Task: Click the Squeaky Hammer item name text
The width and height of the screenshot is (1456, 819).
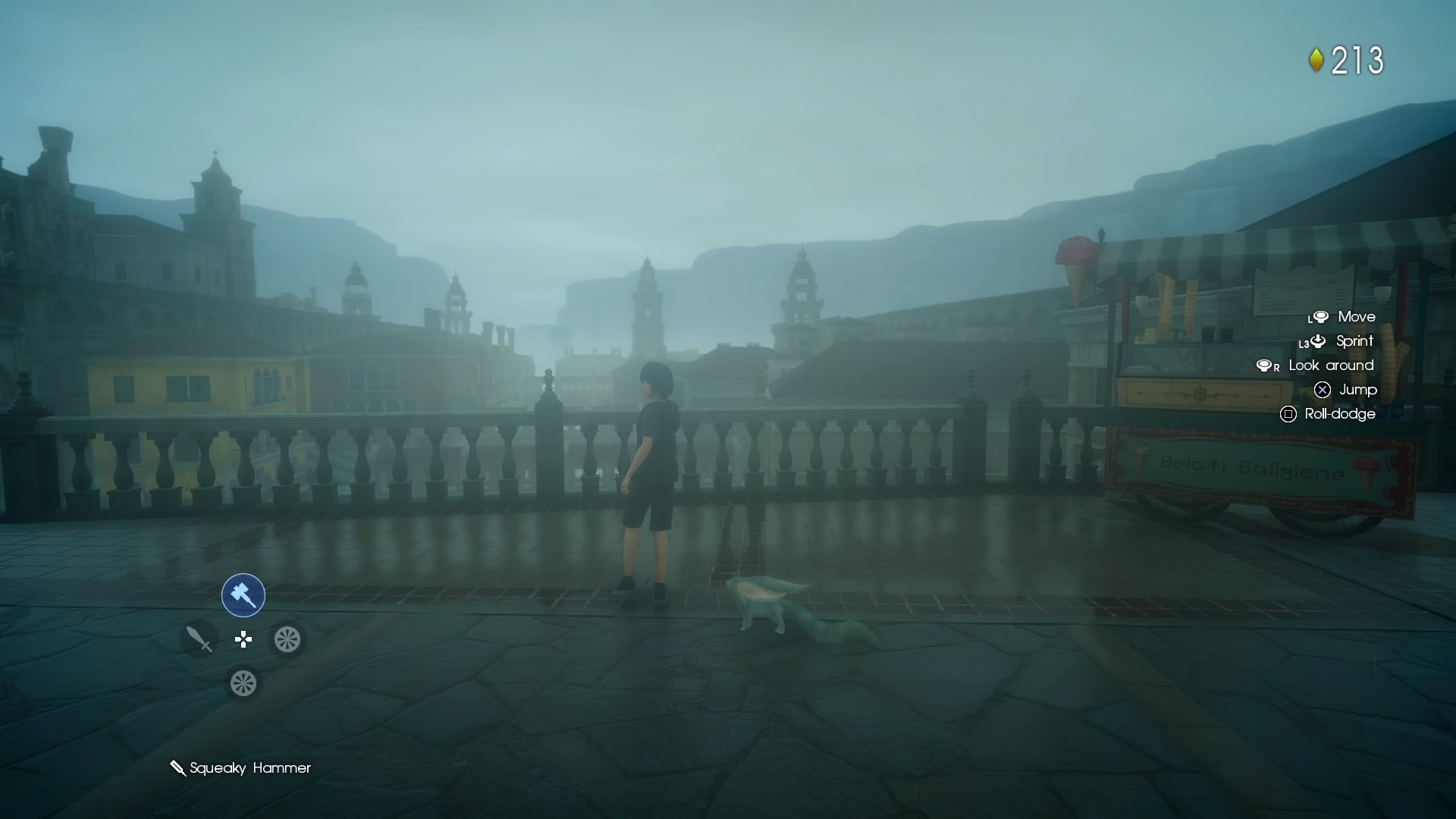Action: pyautogui.click(x=252, y=768)
